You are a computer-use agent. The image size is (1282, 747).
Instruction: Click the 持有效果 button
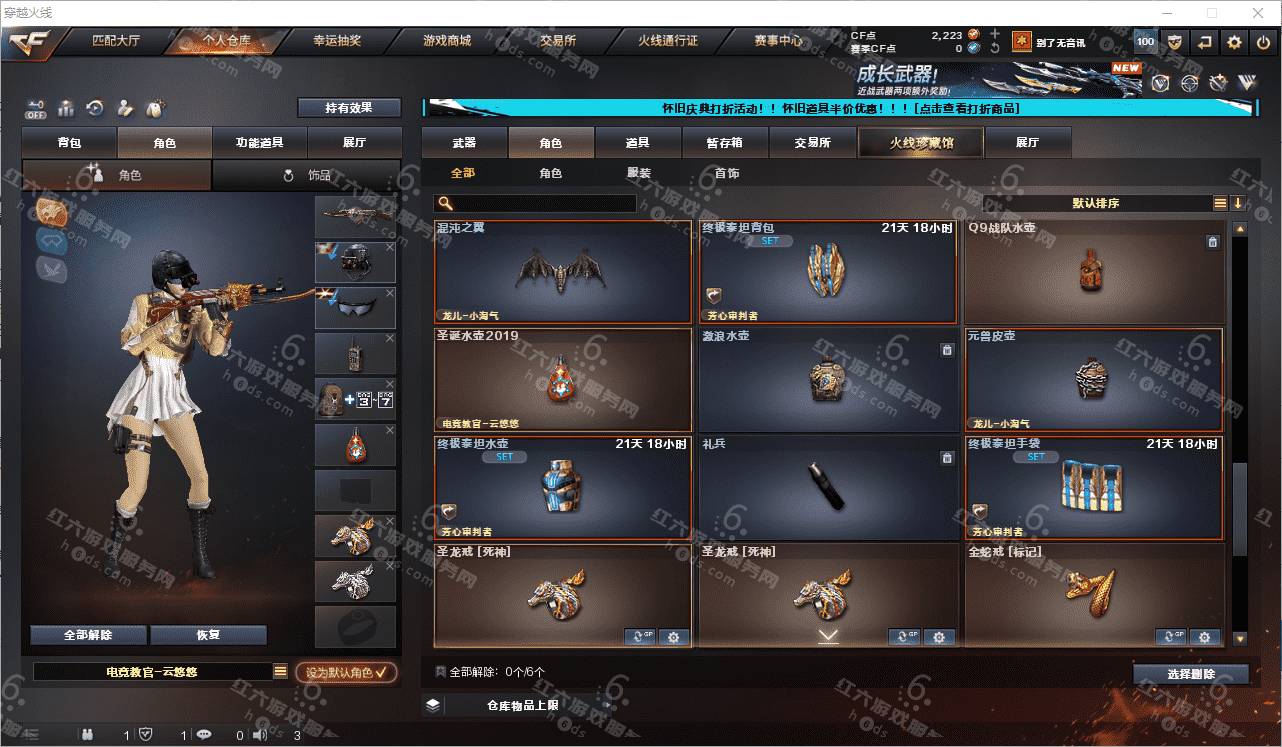tap(348, 108)
